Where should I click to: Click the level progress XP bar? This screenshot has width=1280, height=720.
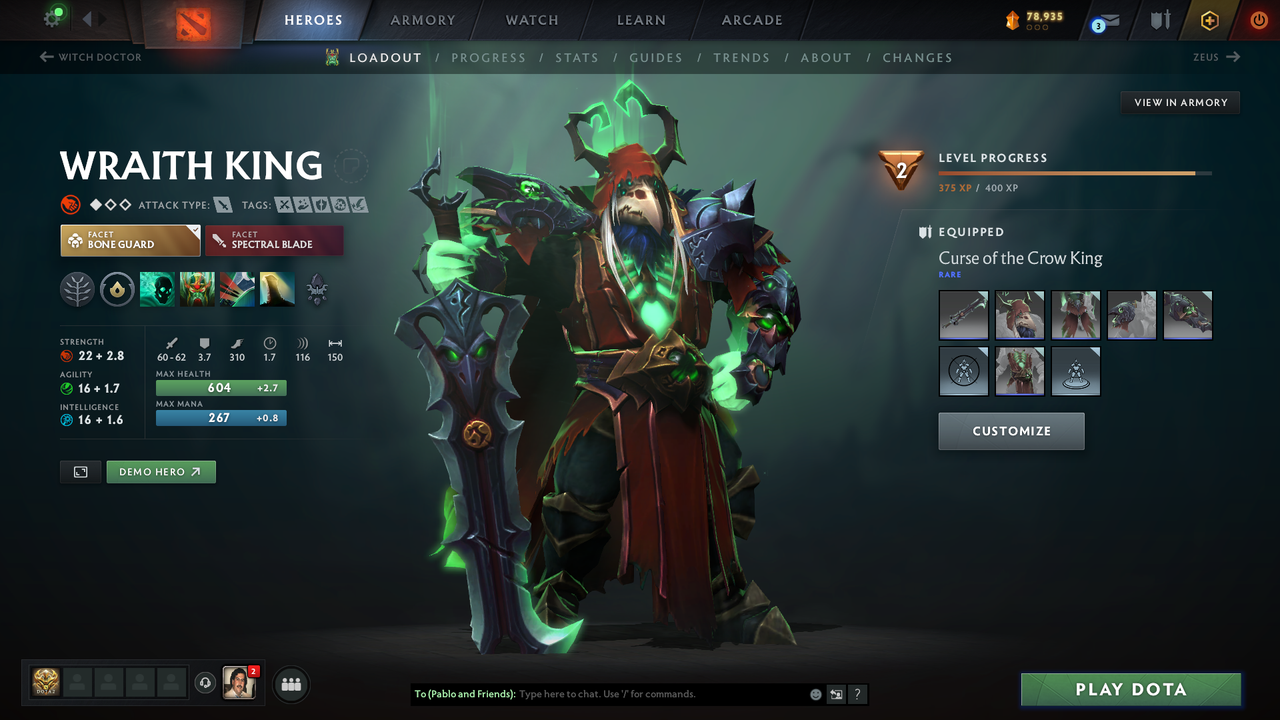[x=1075, y=172]
